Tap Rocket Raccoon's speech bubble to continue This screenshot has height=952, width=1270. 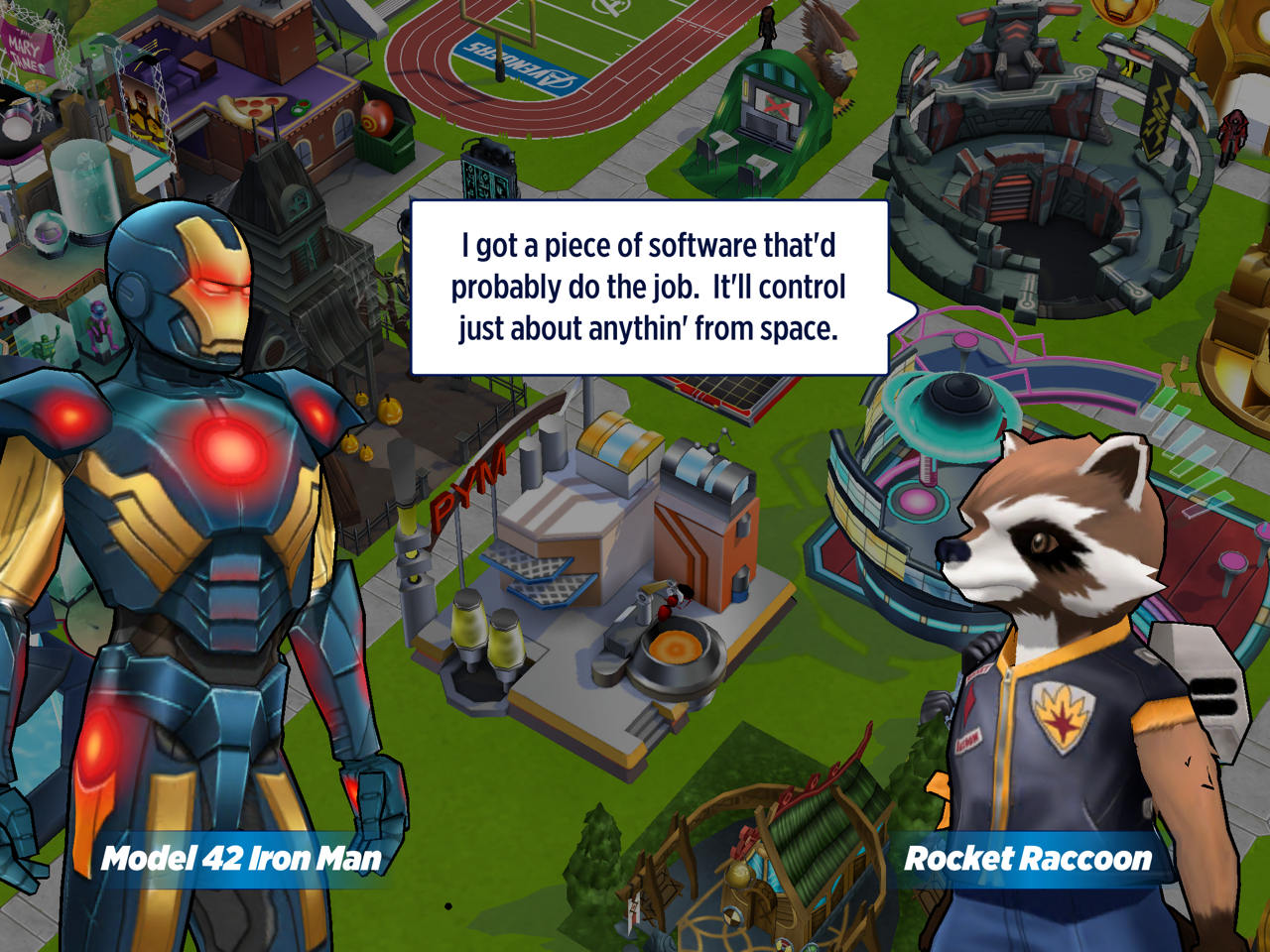coord(649,288)
